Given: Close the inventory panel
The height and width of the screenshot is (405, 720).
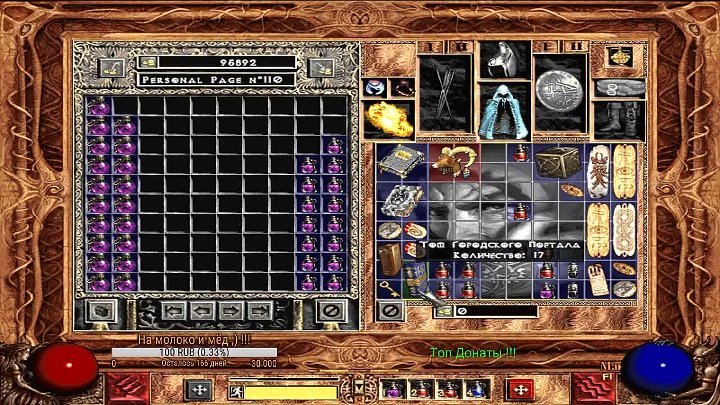Looking at the screenshot, I should click(392, 311).
